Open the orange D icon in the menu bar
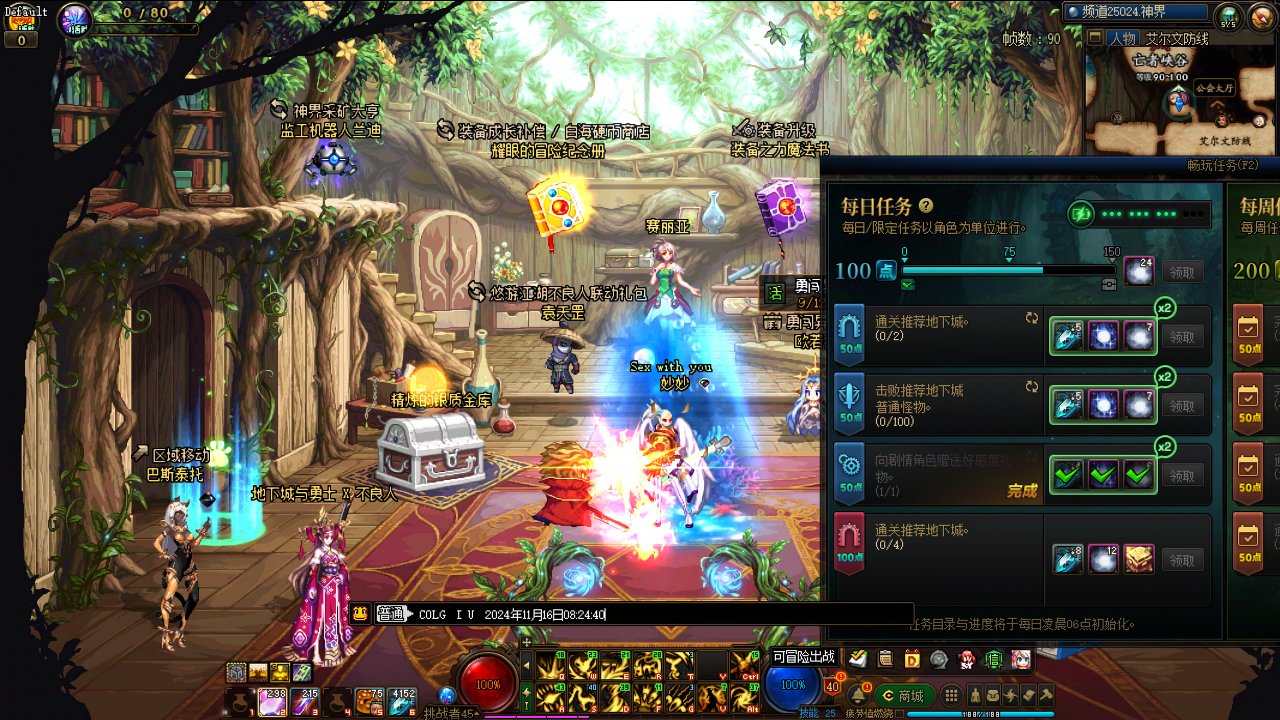1280x720 pixels. (x=912, y=659)
